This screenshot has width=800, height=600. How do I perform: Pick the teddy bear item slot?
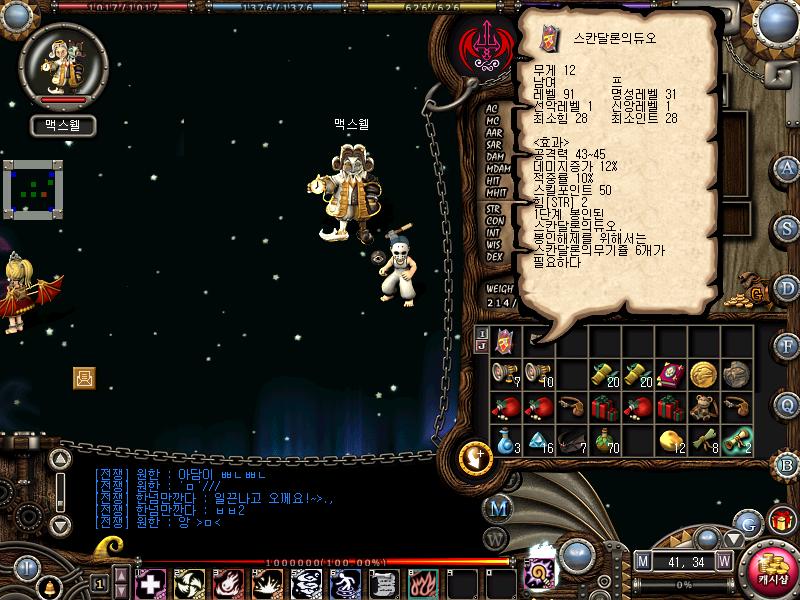[702, 406]
